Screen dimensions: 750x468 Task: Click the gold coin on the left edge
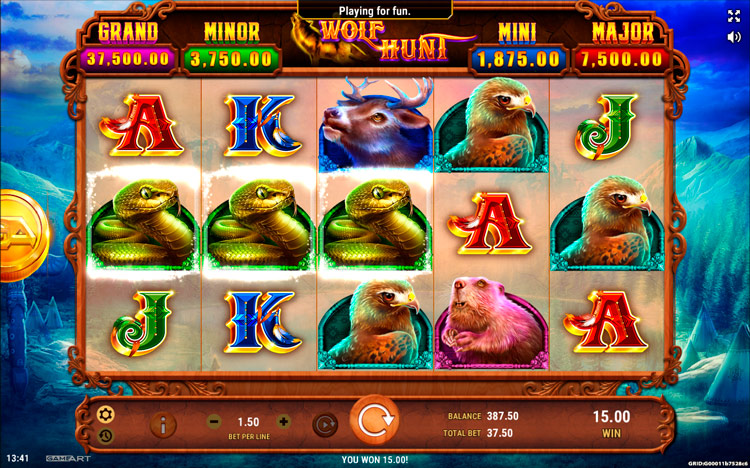(x=19, y=237)
